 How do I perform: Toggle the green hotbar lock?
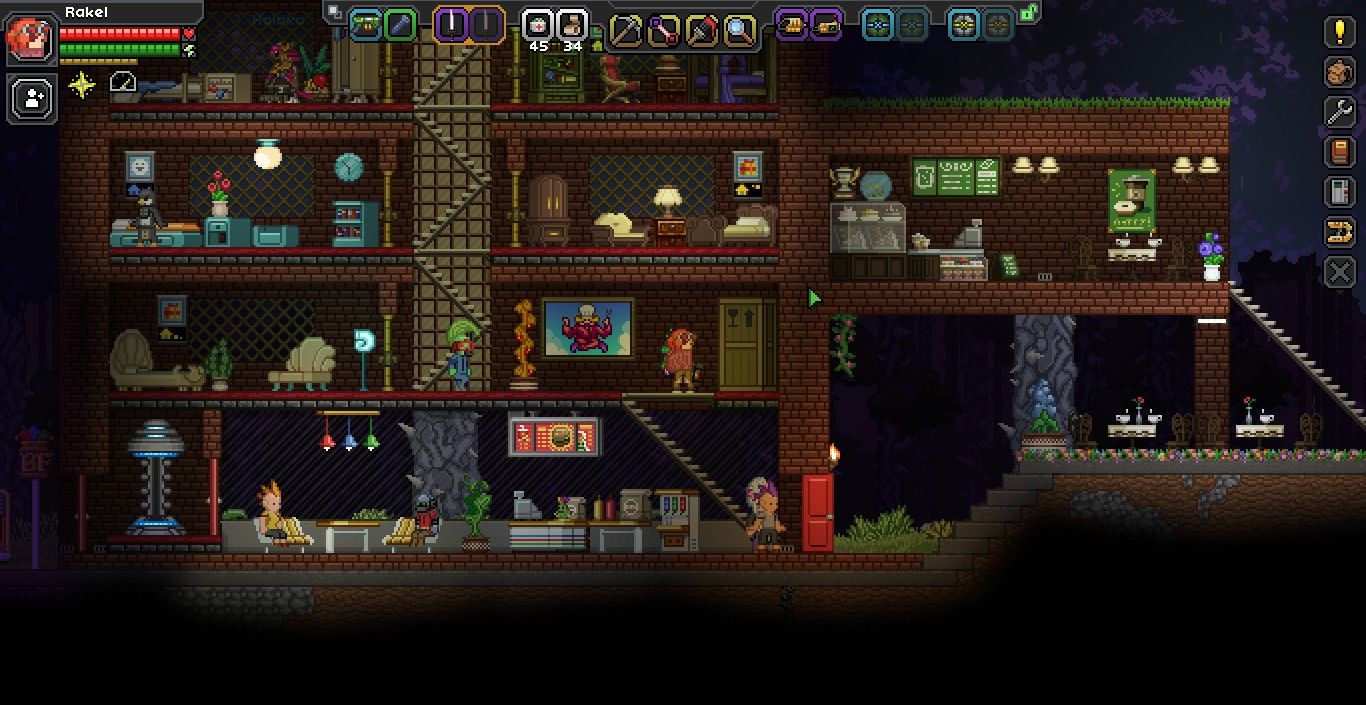[x=1028, y=13]
